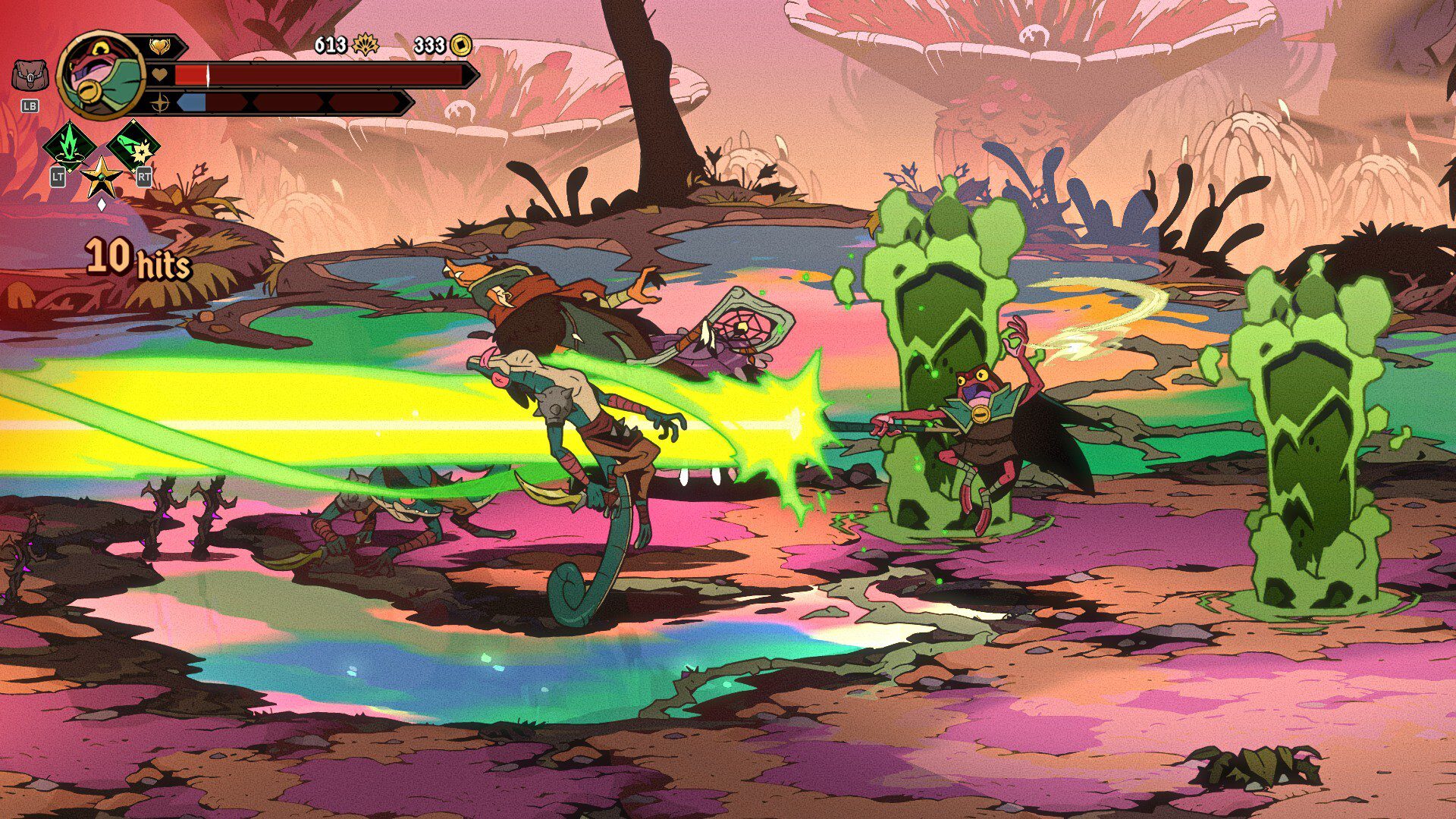The image size is (1456, 819).
Task: Select the gold star ultimate icon
Action: 101,178
